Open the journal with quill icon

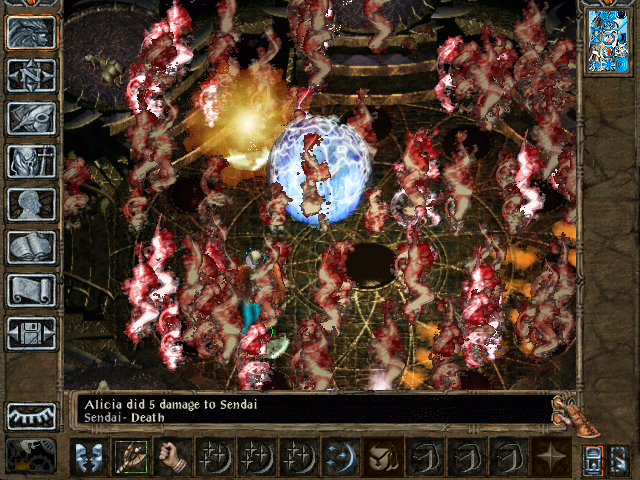coord(32,118)
